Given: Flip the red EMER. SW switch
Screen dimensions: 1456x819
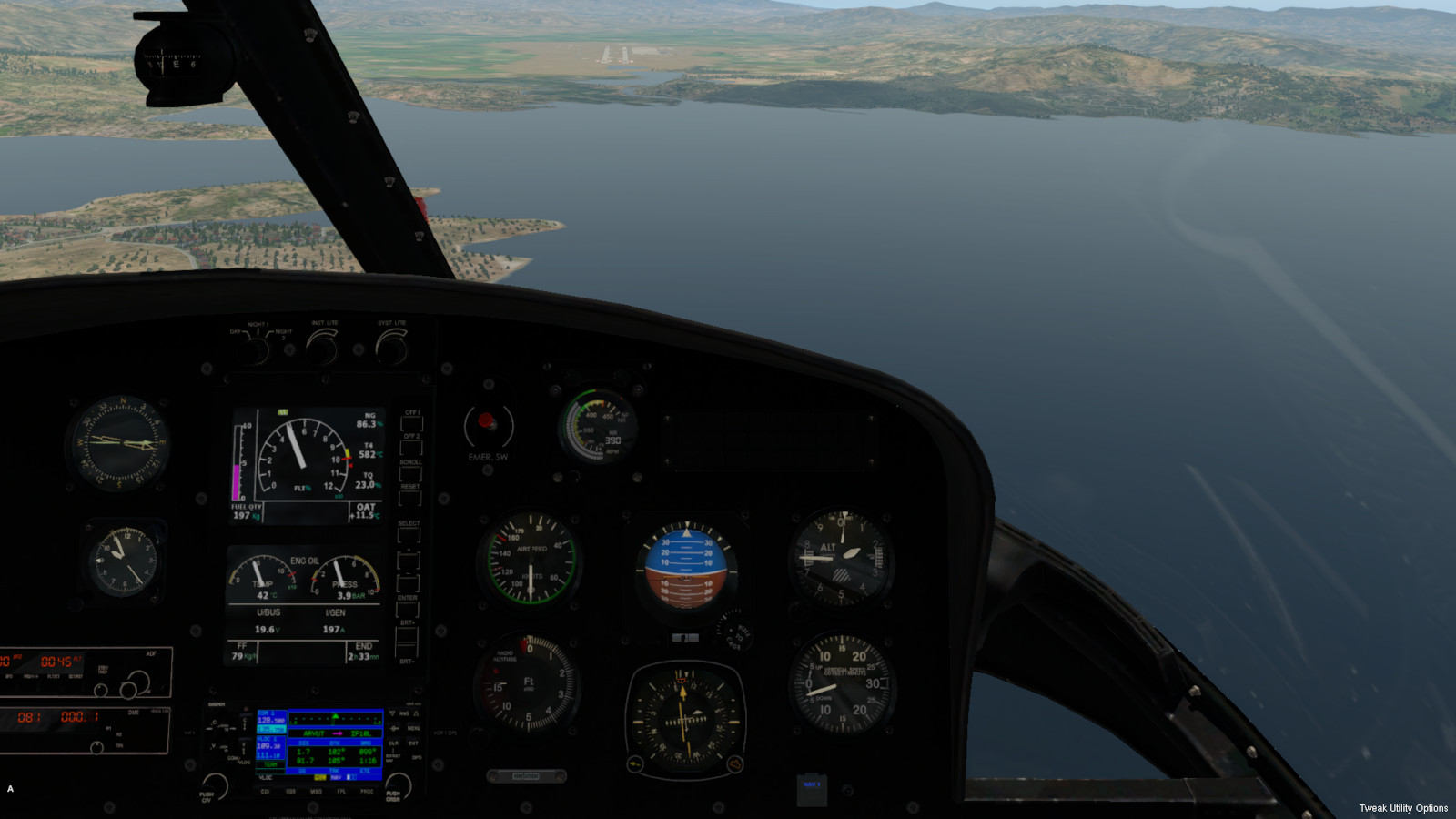Looking at the screenshot, I should 487,422.
